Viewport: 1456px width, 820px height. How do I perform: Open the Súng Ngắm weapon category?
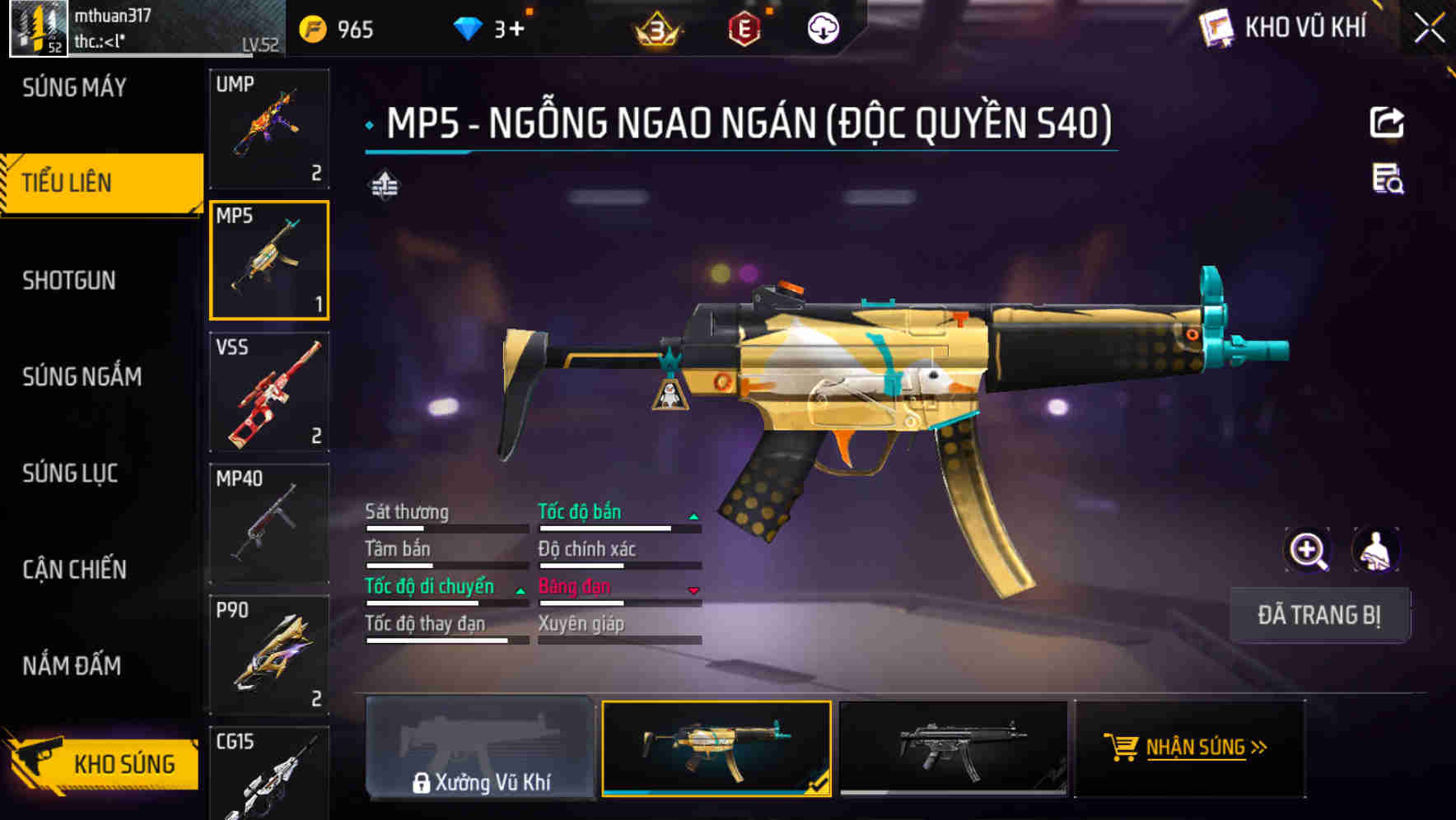(x=82, y=377)
